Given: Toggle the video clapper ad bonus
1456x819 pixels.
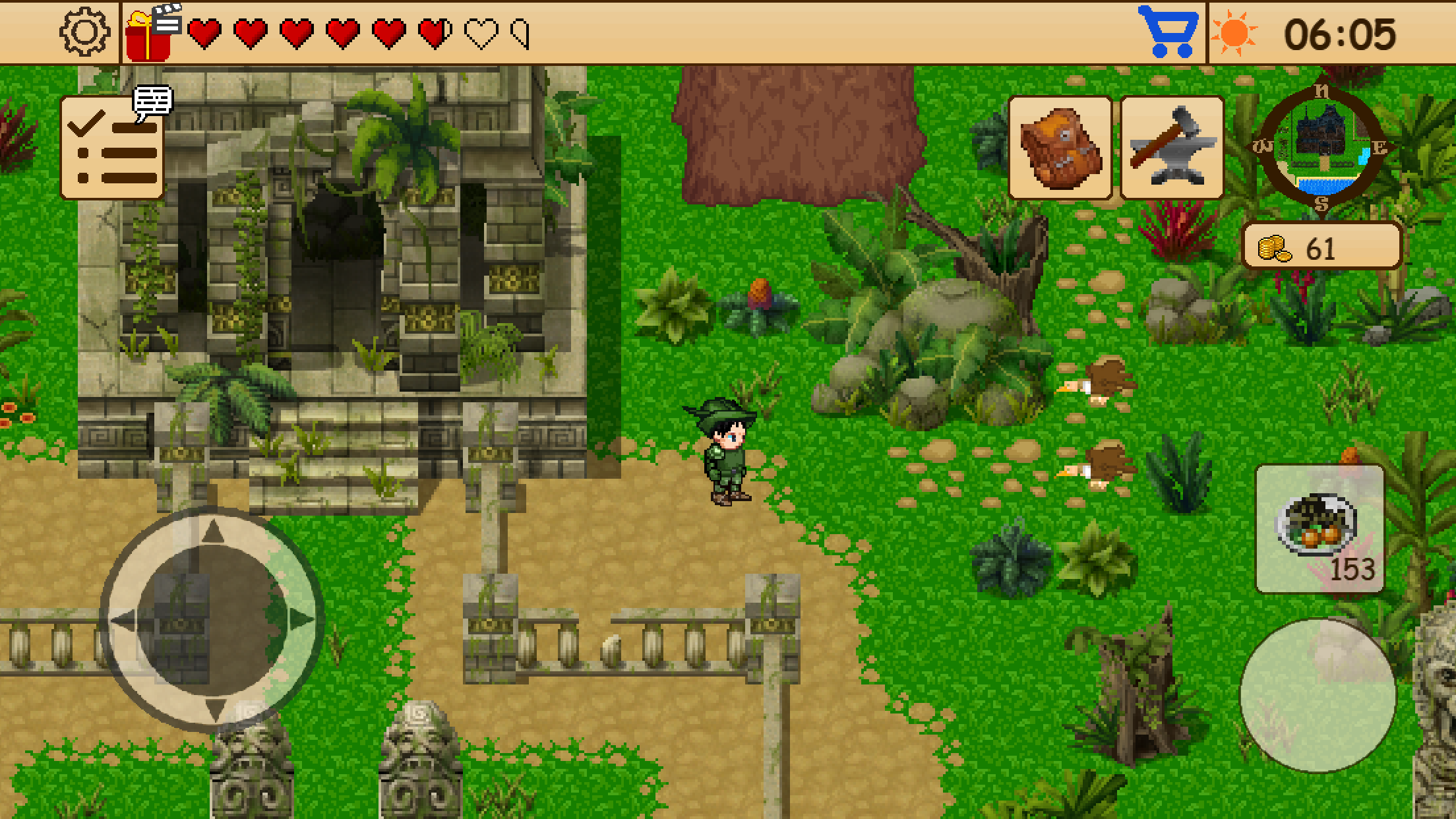Looking at the screenshot, I should (x=168, y=18).
